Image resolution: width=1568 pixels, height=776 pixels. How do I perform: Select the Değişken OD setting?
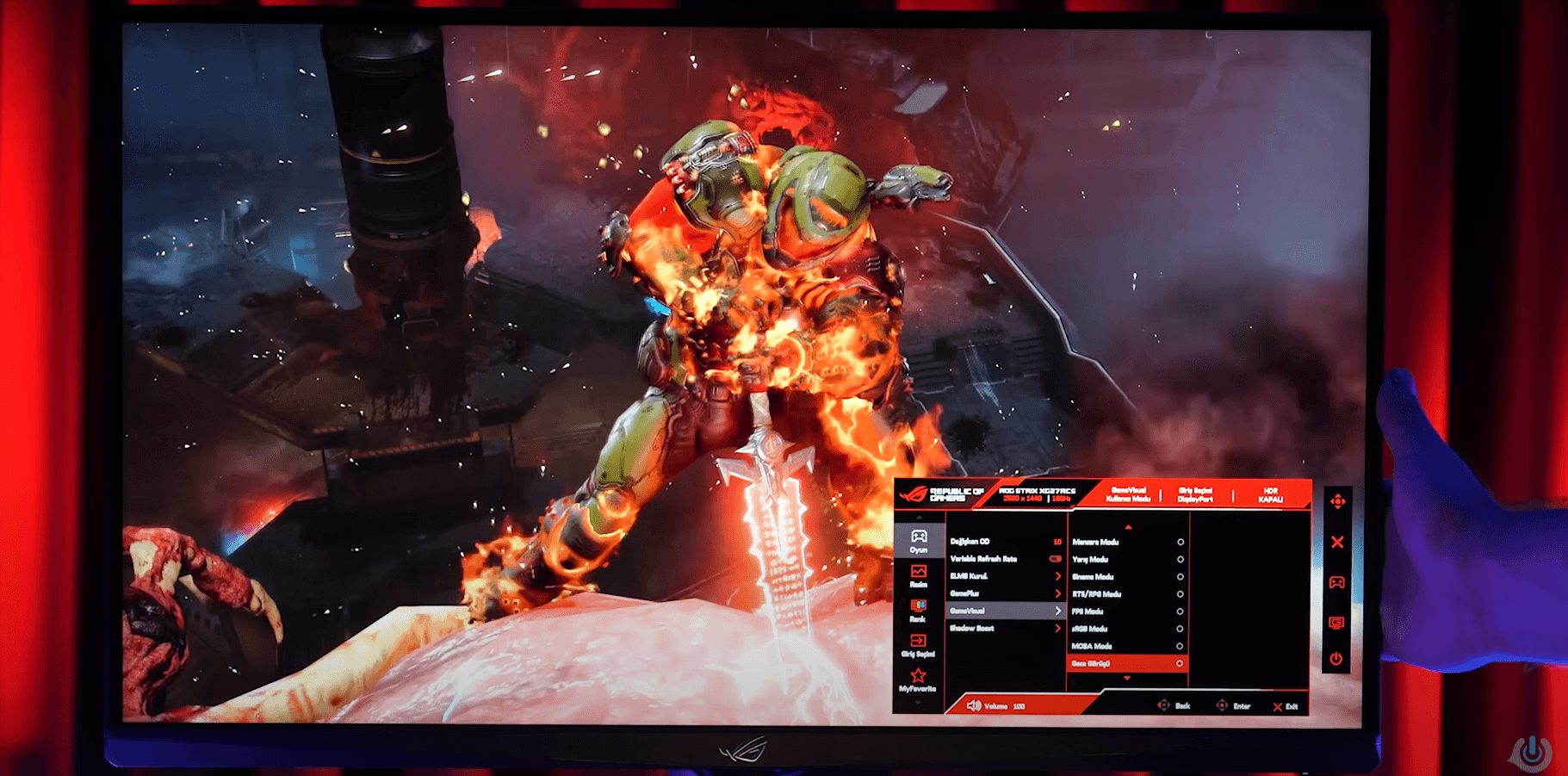[x=1005, y=542]
